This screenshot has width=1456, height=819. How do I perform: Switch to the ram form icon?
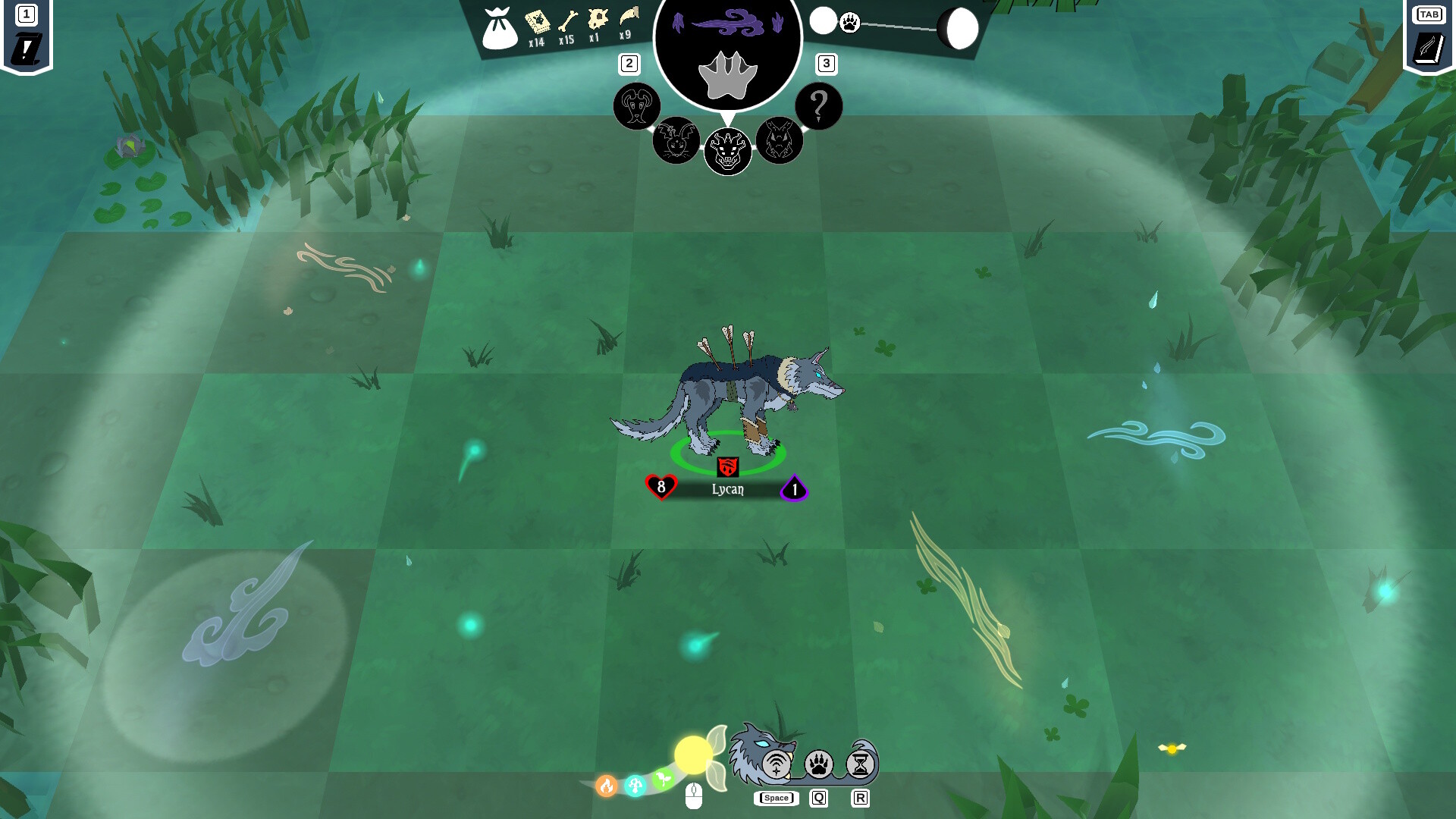click(637, 106)
